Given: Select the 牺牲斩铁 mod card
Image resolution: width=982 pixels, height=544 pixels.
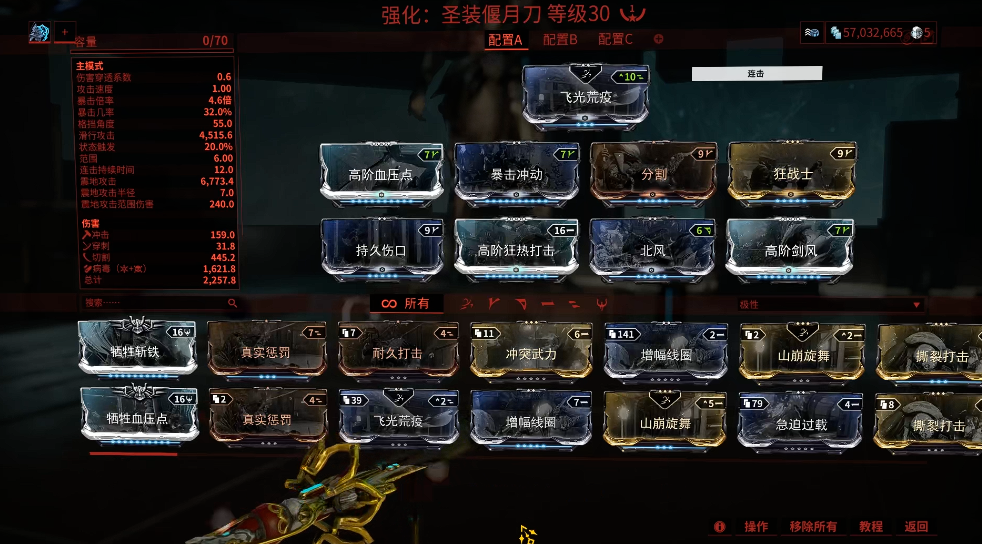Looking at the screenshot, I should coord(135,350).
